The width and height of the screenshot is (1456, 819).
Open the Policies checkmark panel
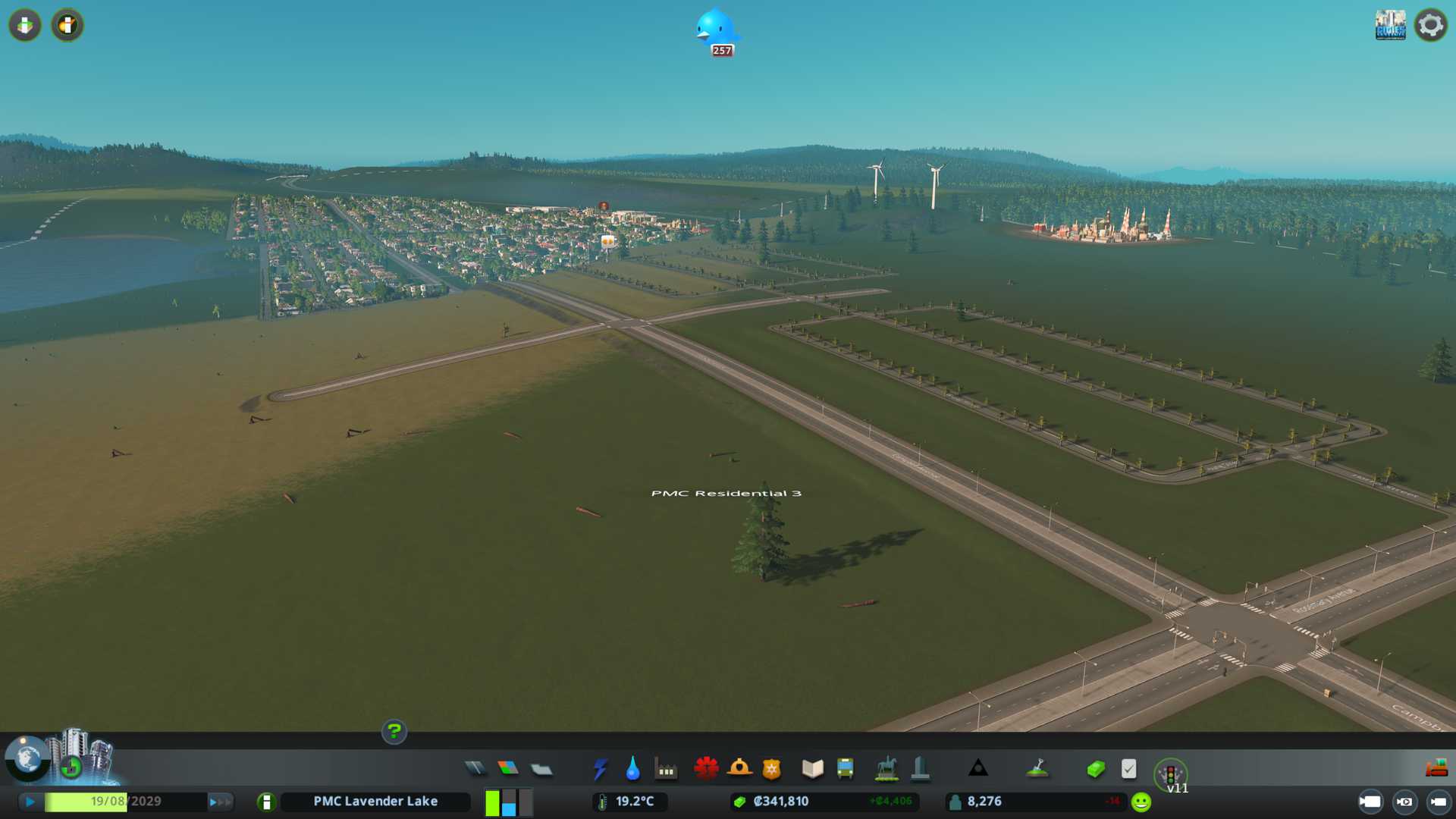(1128, 769)
